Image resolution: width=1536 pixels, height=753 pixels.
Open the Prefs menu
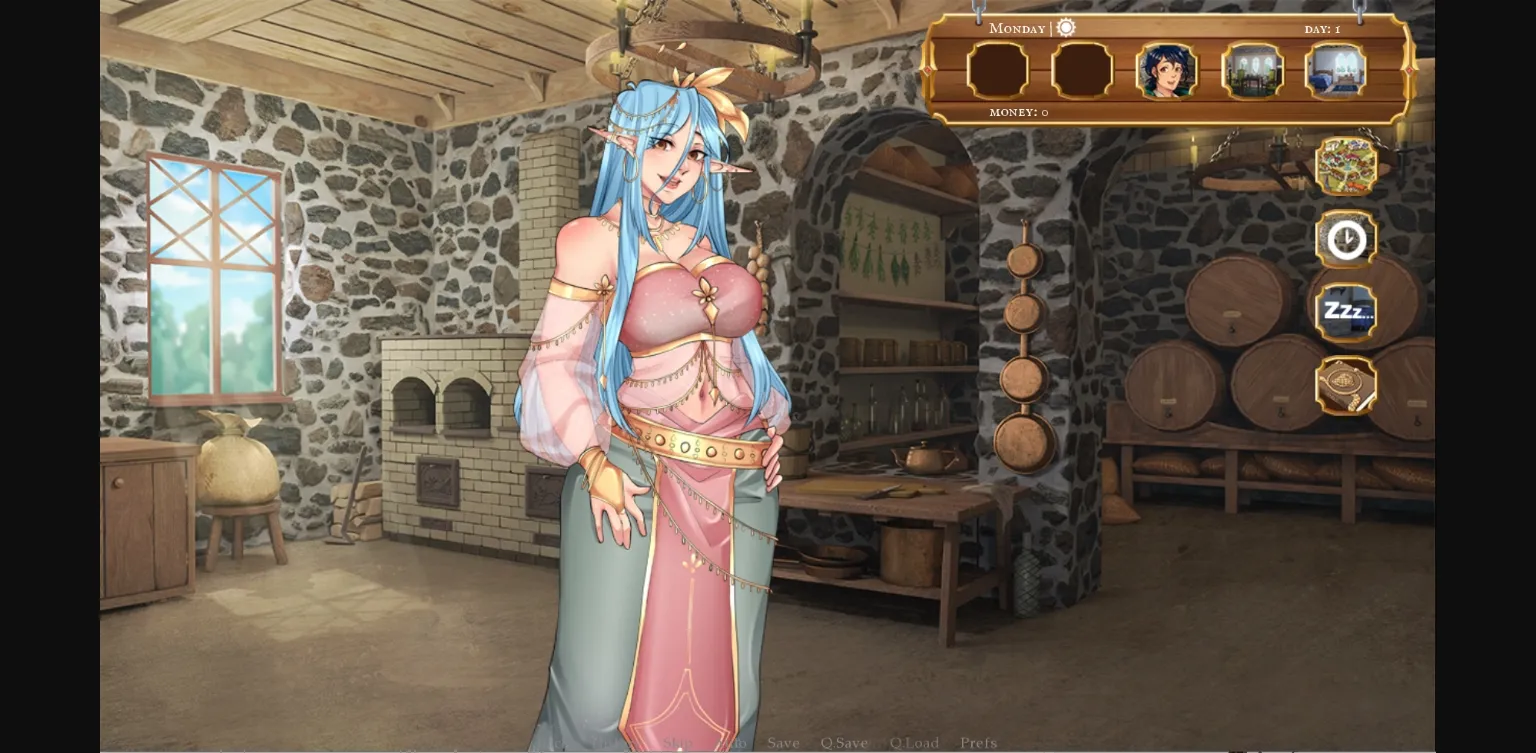[x=977, y=743]
